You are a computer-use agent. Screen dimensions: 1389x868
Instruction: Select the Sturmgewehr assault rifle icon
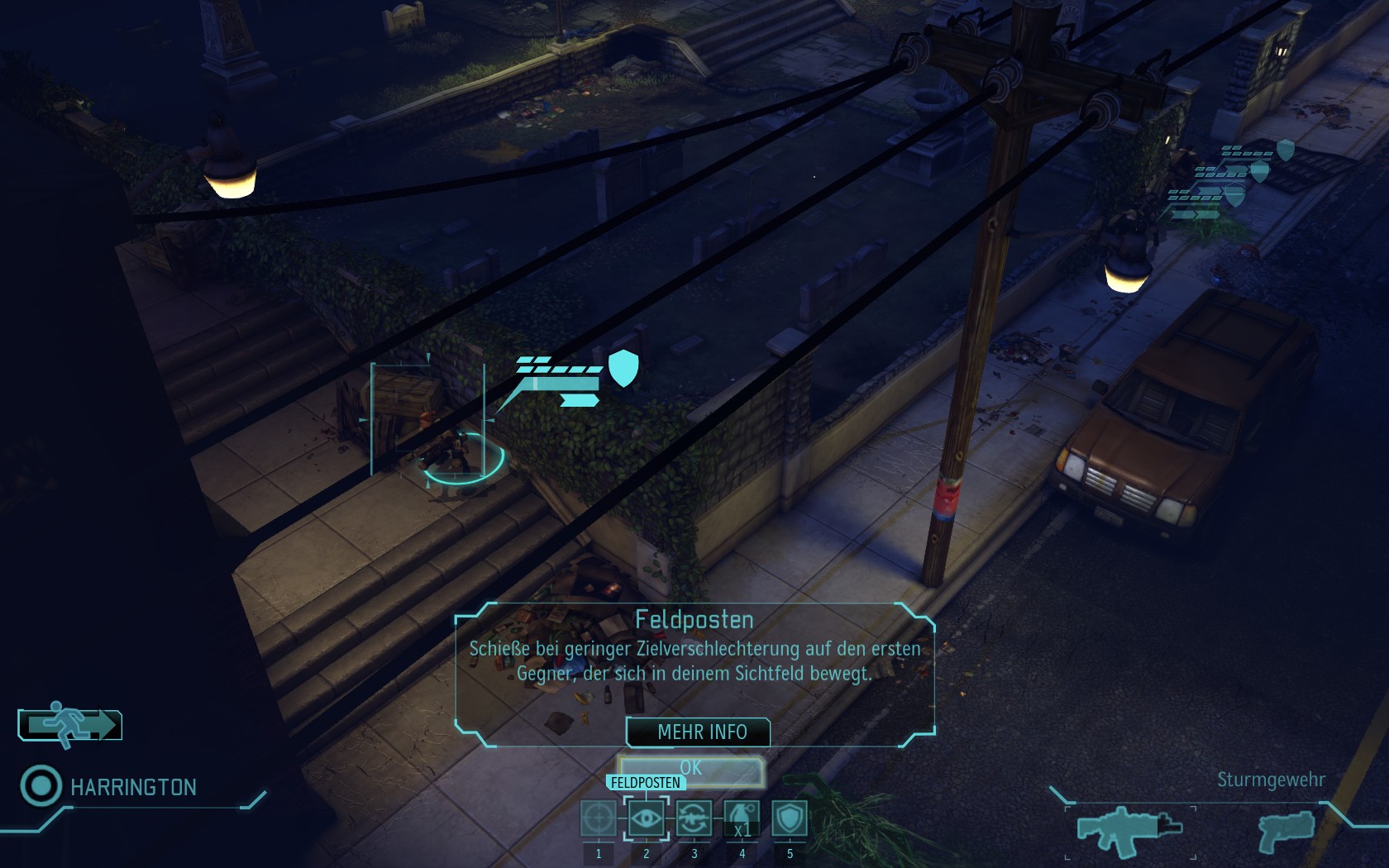coord(1130,829)
